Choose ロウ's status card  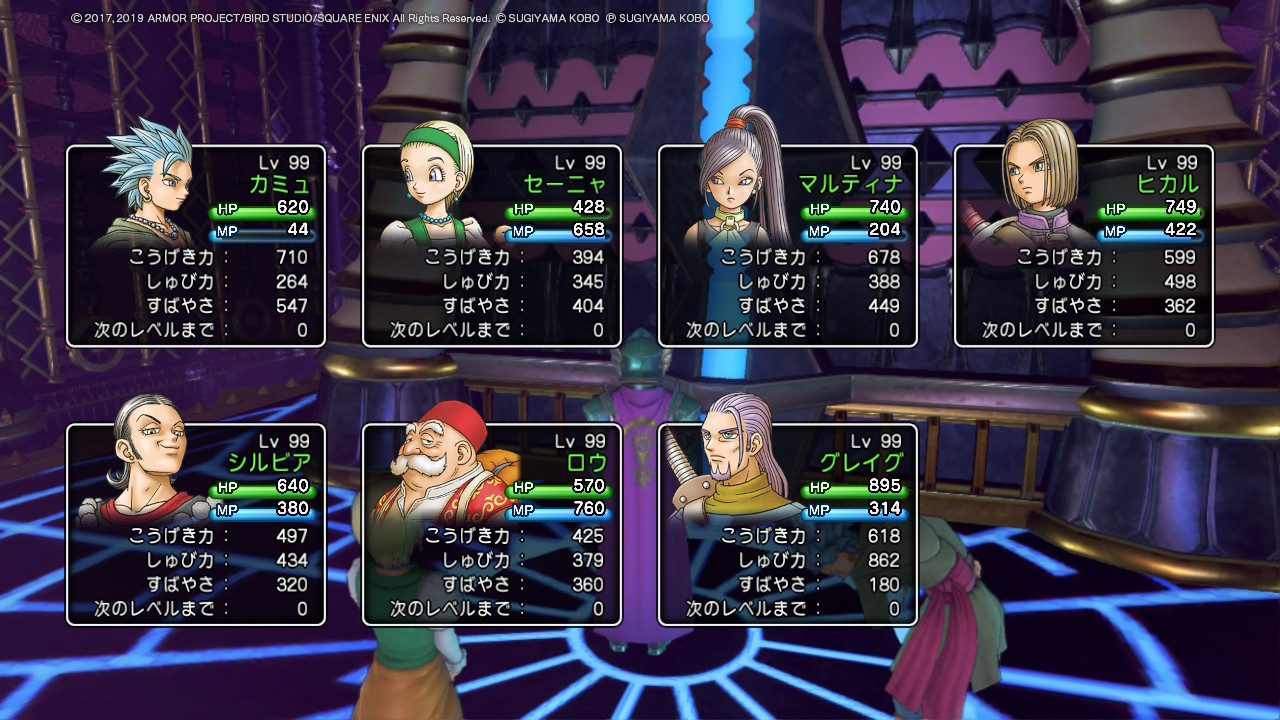[492, 525]
